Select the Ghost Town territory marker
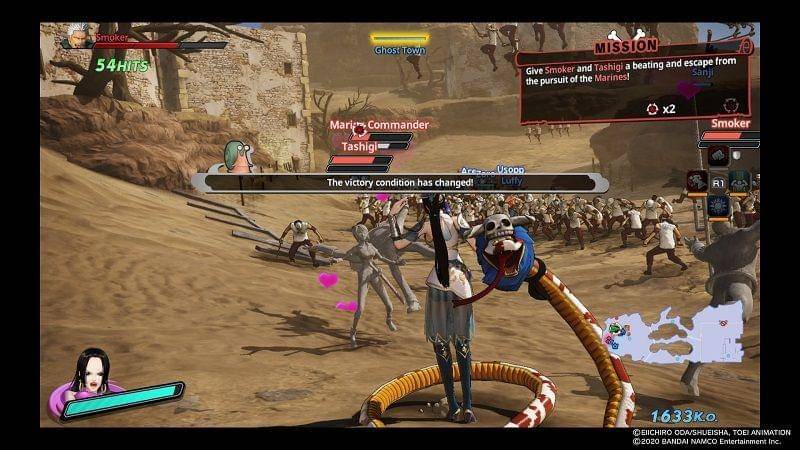 [400, 44]
